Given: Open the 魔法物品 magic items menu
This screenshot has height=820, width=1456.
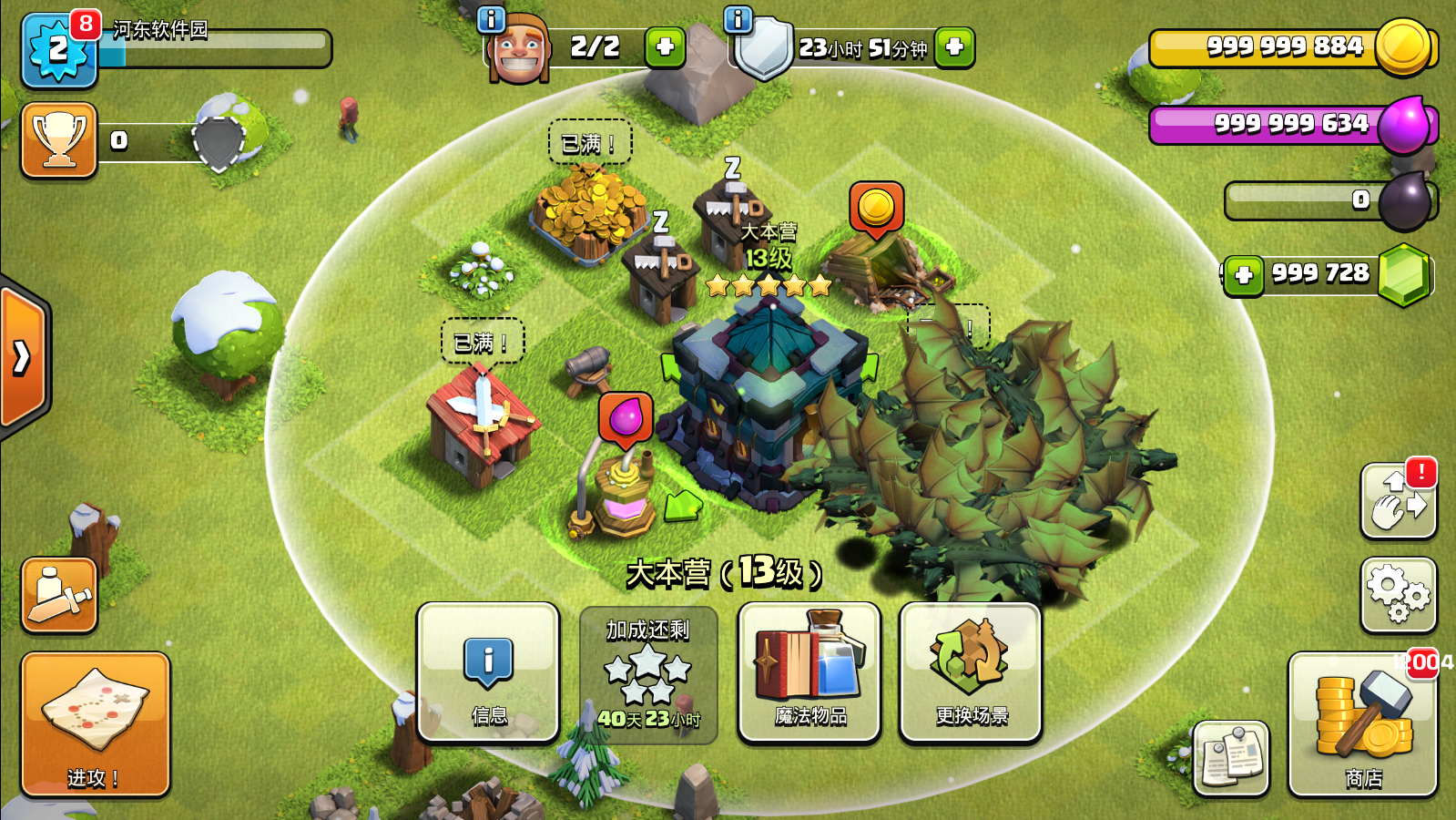Looking at the screenshot, I should click(x=809, y=672).
